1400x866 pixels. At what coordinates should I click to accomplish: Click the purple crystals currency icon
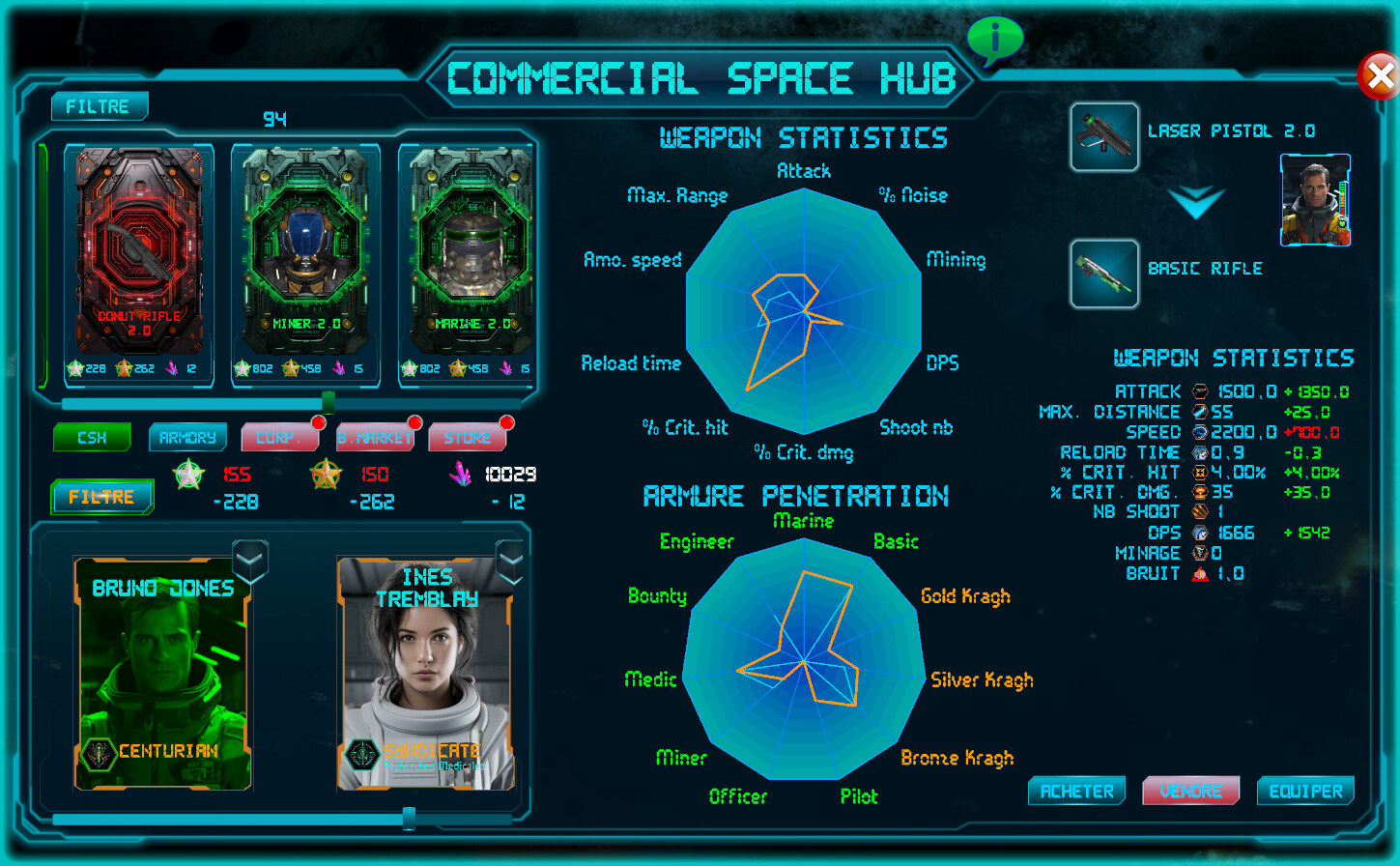(x=459, y=473)
